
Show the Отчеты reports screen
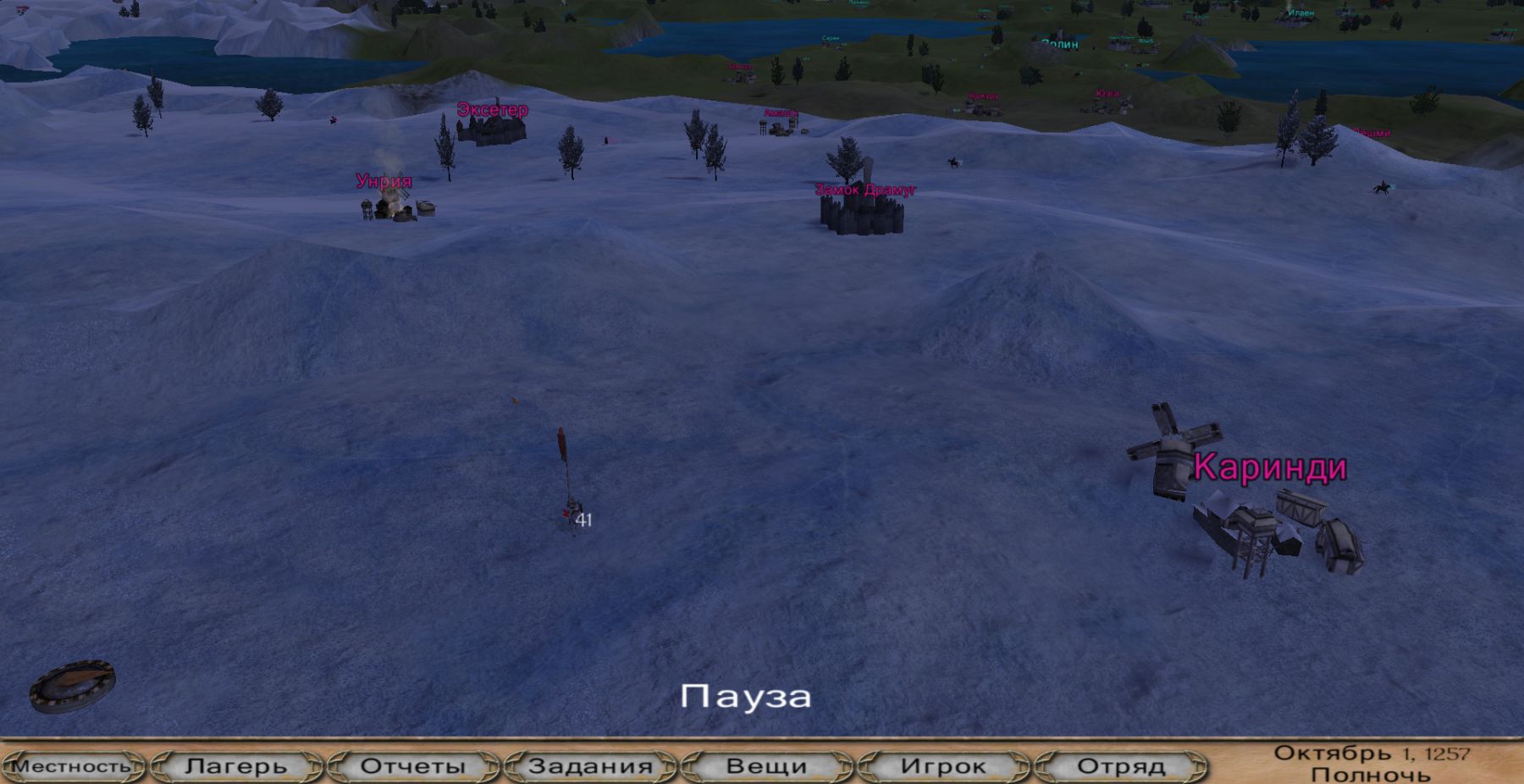click(x=413, y=766)
